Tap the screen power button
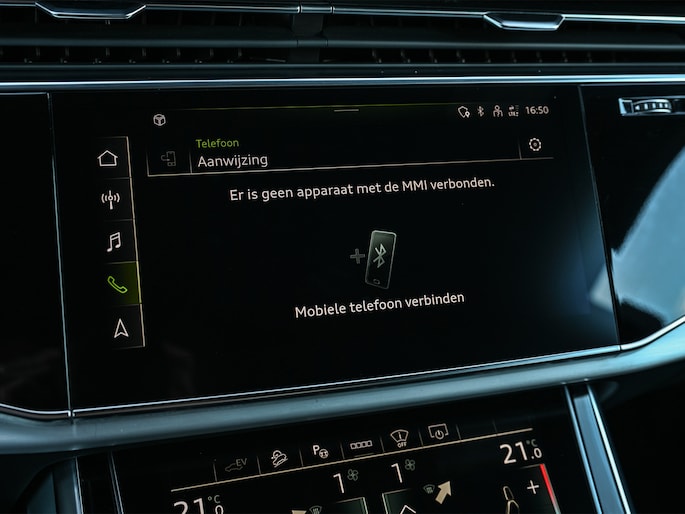685x514 pixels. 438,433
